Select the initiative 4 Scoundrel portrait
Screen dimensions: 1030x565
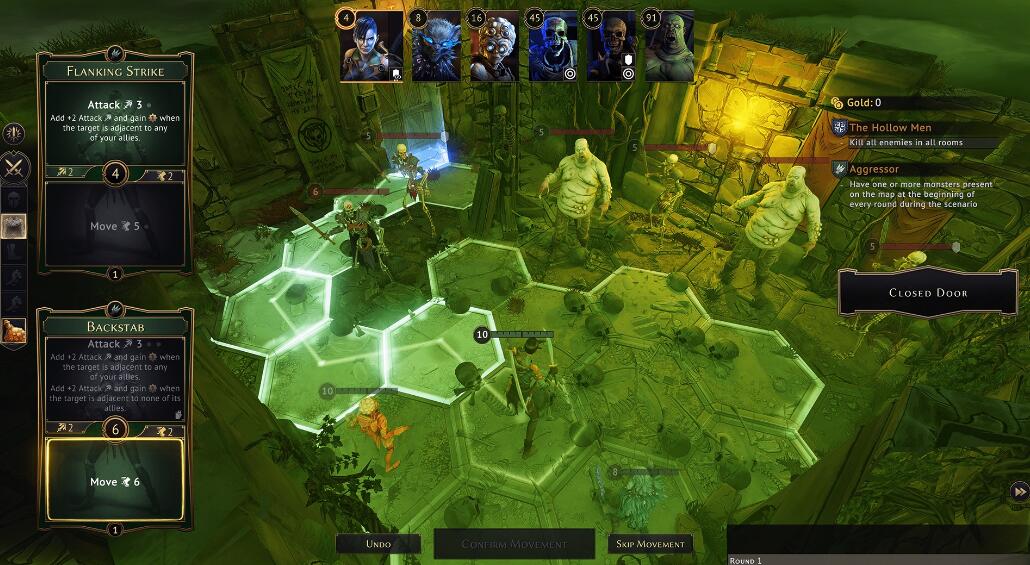372,47
